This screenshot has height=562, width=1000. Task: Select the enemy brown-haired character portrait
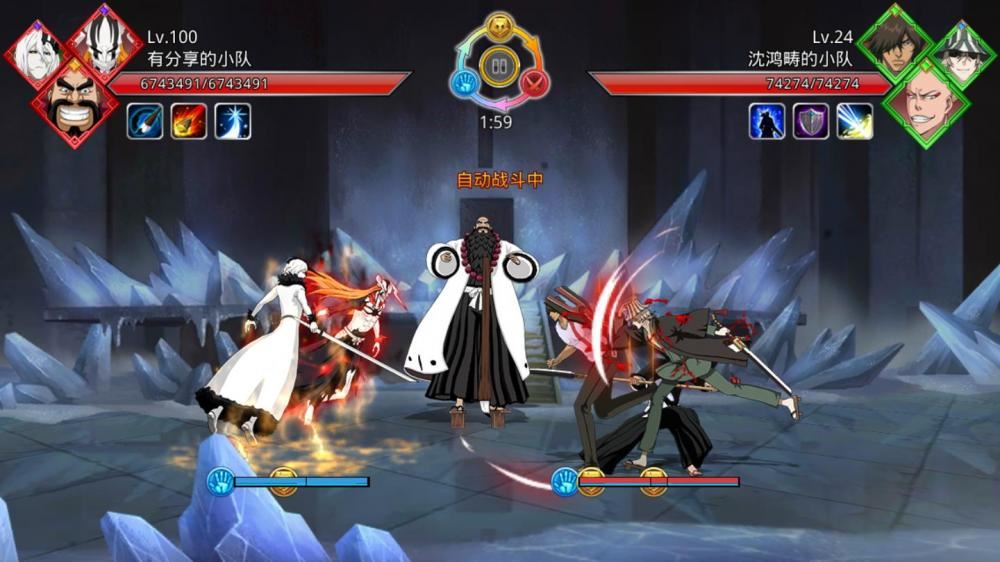pos(893,43)
